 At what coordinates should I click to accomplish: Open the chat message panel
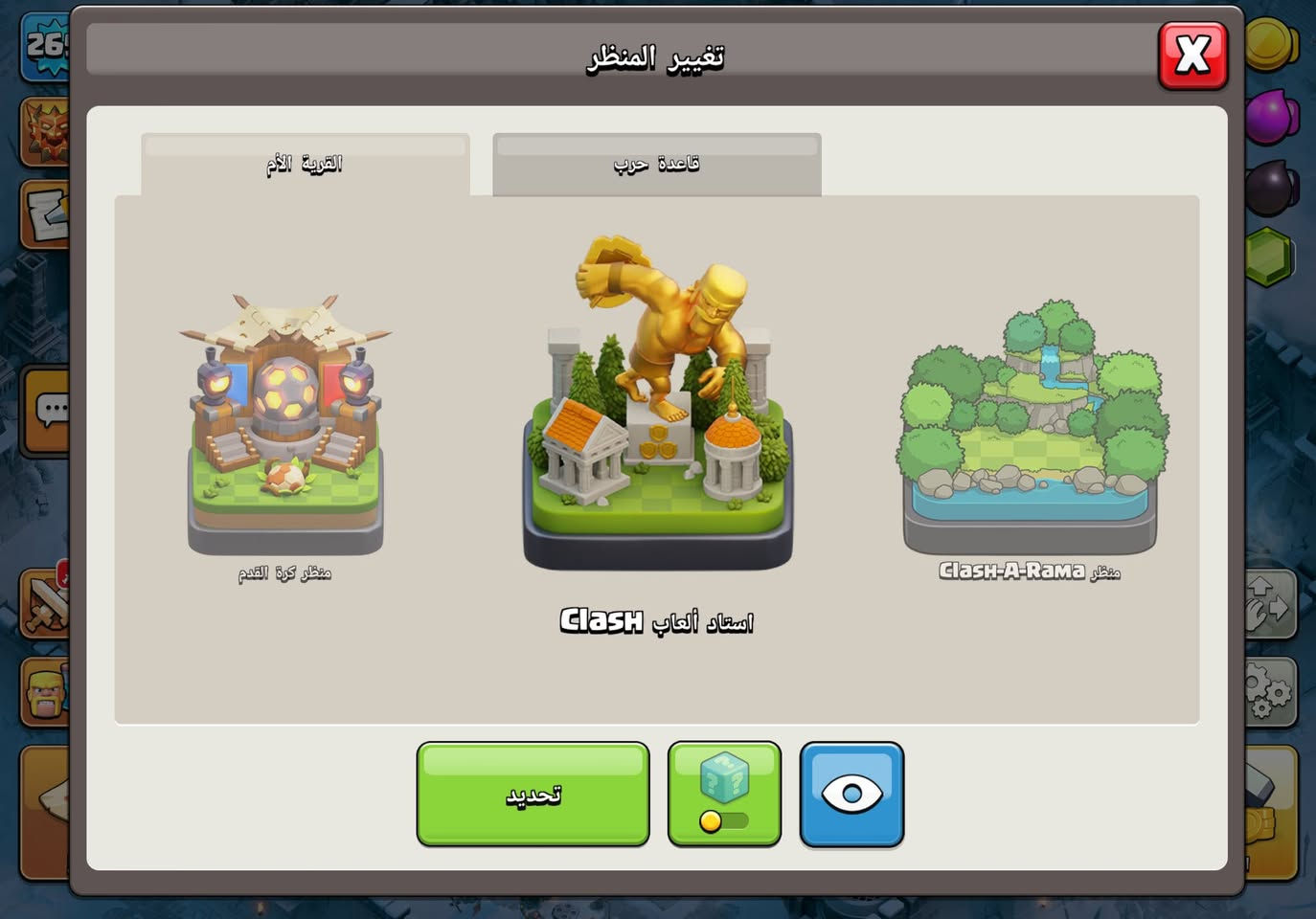[x=44, y=407]
